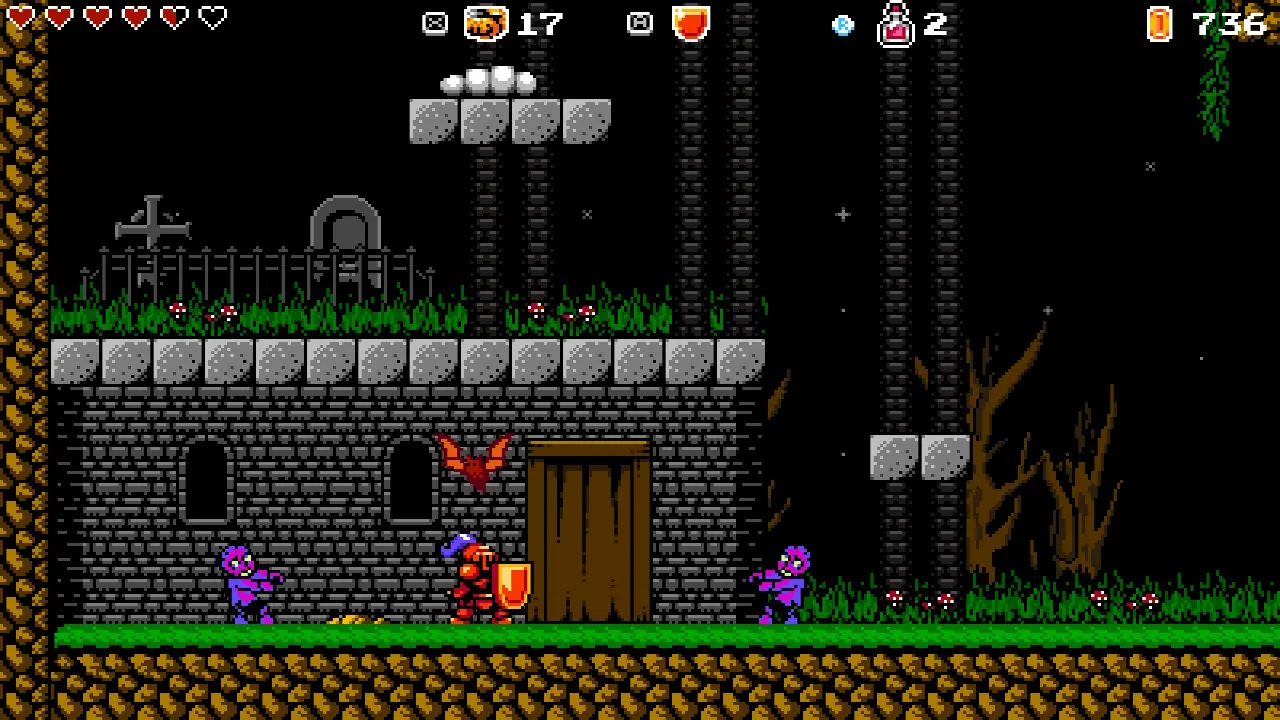Click the X button prompt next to pumpkin
Viewport: 1280px width, 720px height.
(x=434, y=23)
